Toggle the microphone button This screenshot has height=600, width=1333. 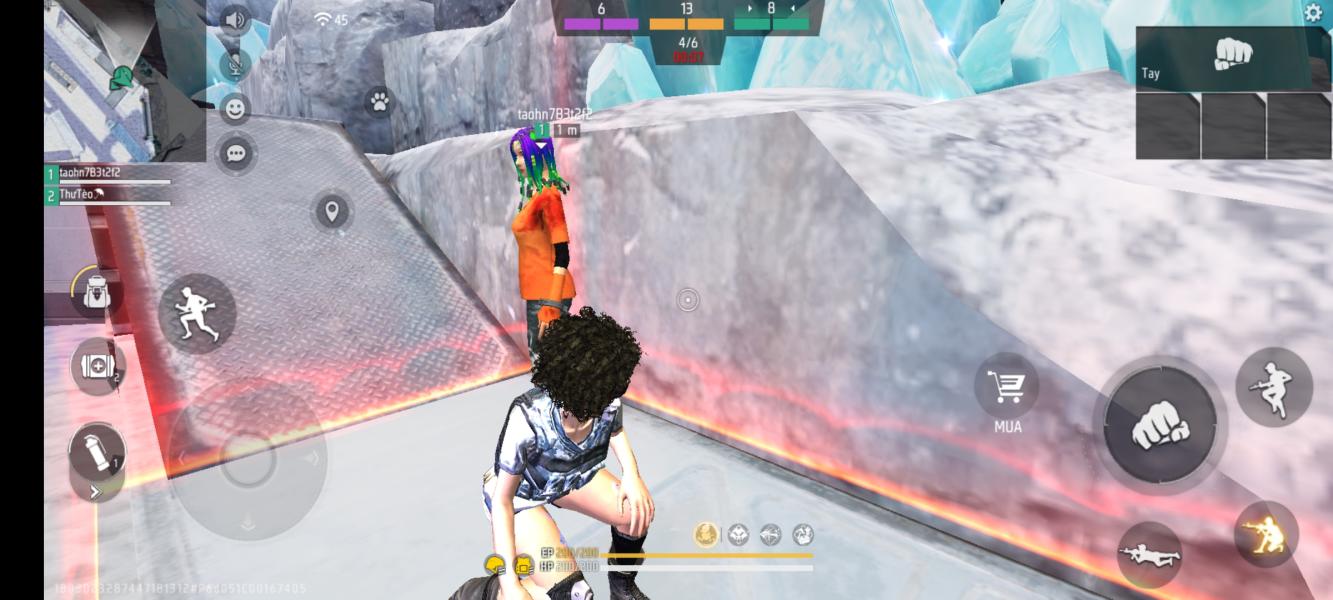pyautogui.click(x=235, y=65)
